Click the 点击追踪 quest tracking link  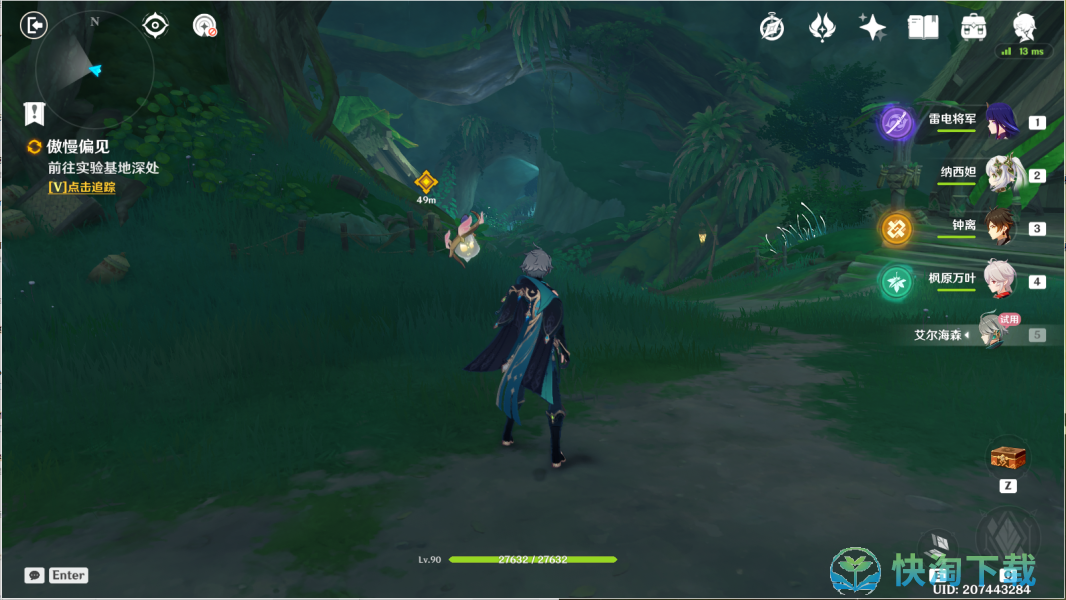[x=82, y=187]
